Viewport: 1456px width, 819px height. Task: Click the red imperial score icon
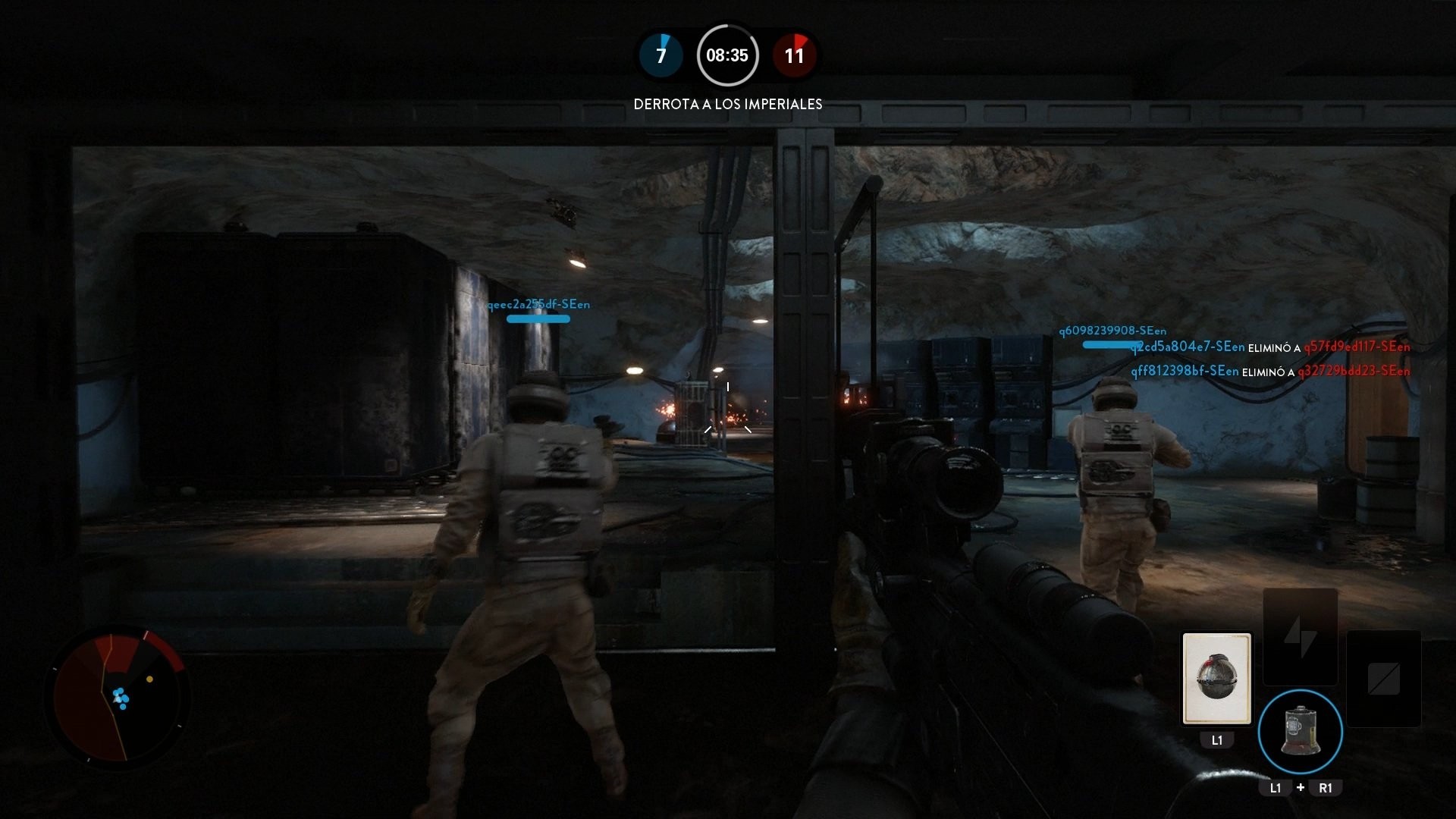(795, 55)
